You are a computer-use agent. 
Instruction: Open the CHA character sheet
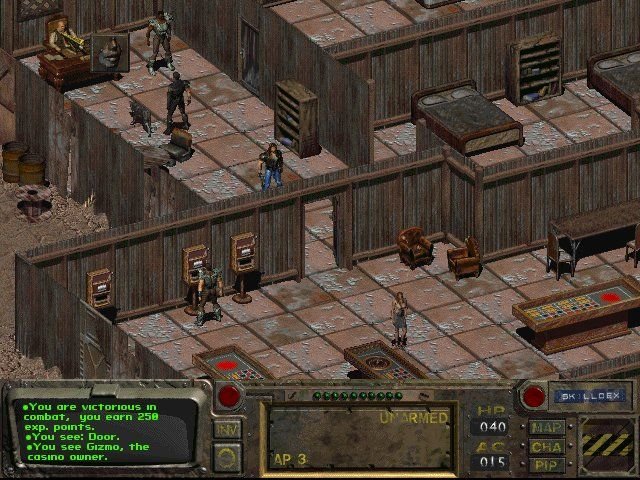(x=546, y=446)
